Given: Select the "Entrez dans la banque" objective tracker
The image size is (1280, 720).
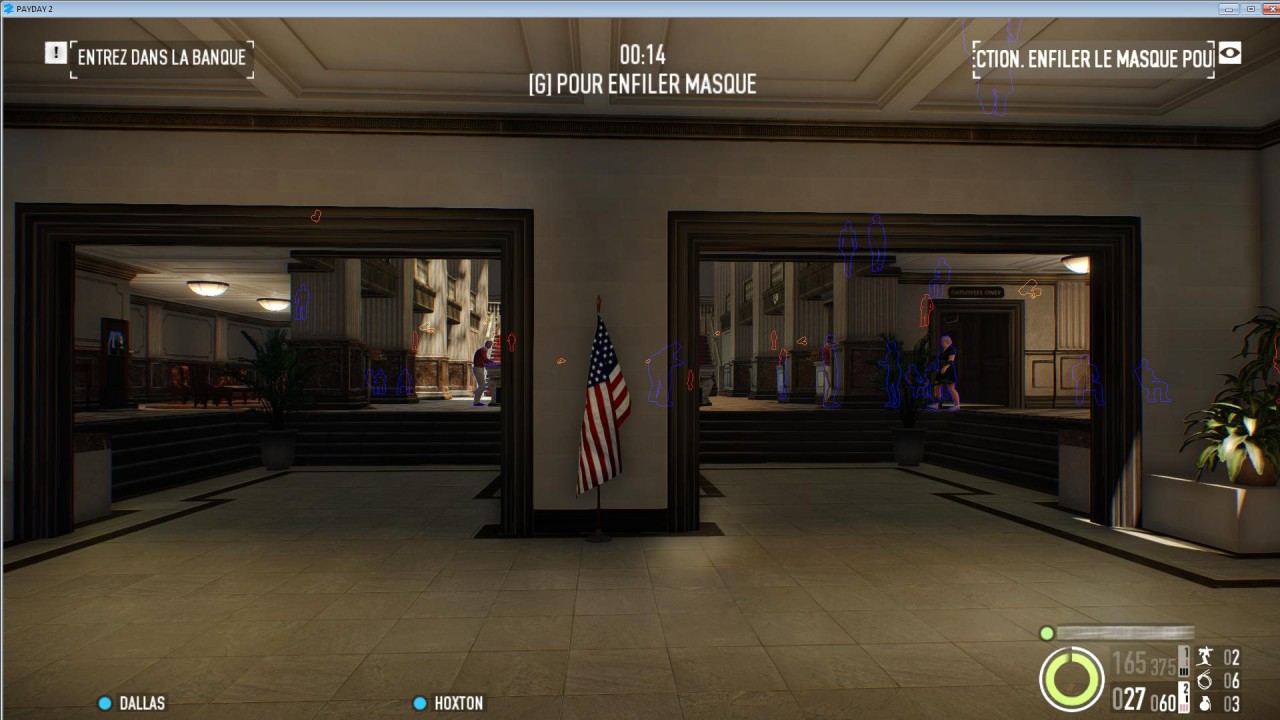Looking at the screenshot, I should [x=161, y=58].
